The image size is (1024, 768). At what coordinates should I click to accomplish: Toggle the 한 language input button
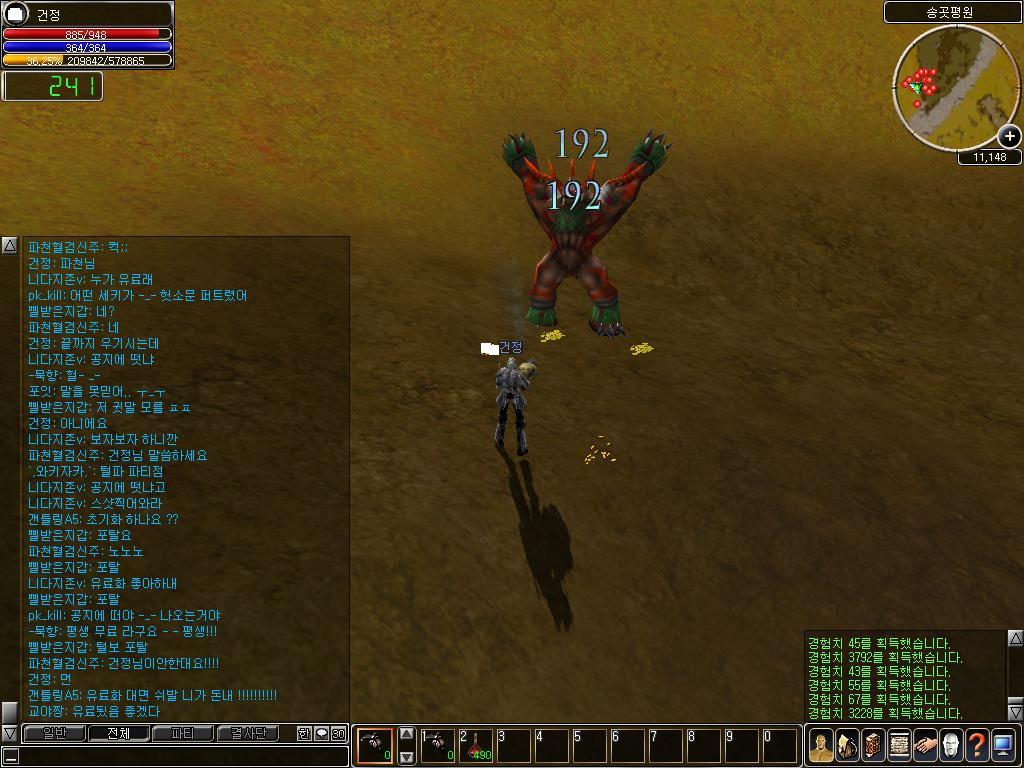304,734
